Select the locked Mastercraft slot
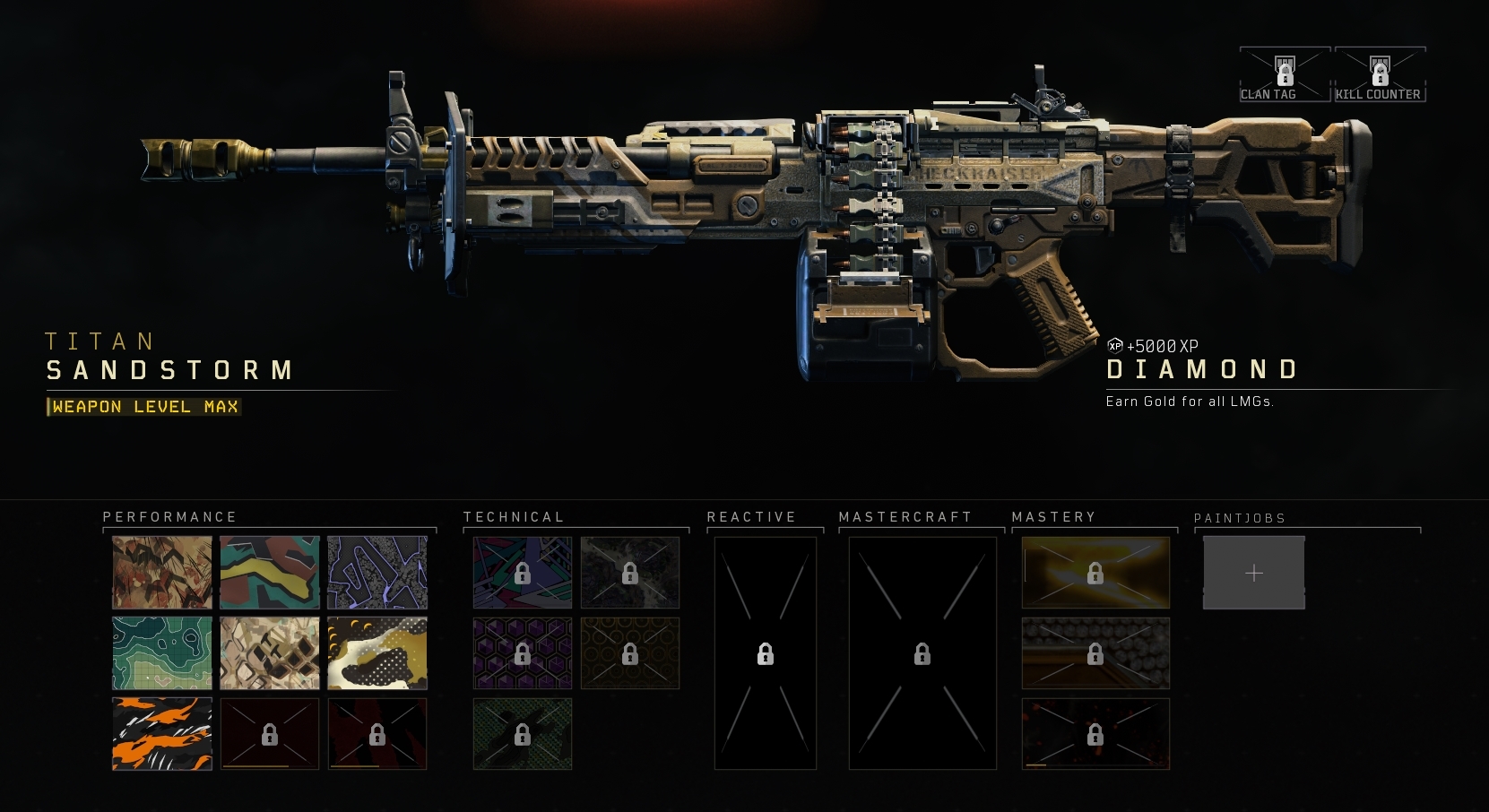Screen dimensions: 1489x812 (x=922, y=653)
